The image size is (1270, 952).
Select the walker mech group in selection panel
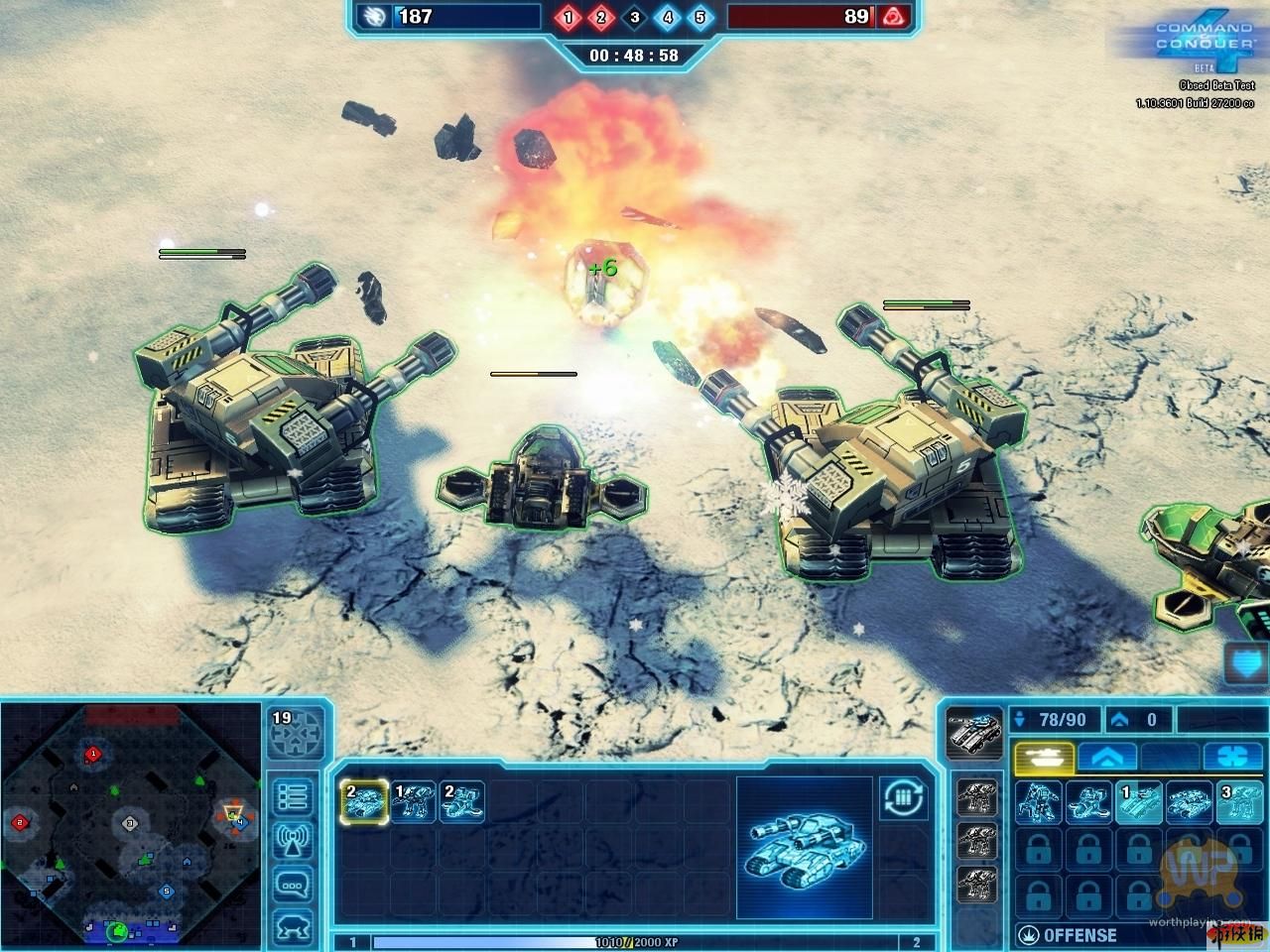click(x=413, y=801)
